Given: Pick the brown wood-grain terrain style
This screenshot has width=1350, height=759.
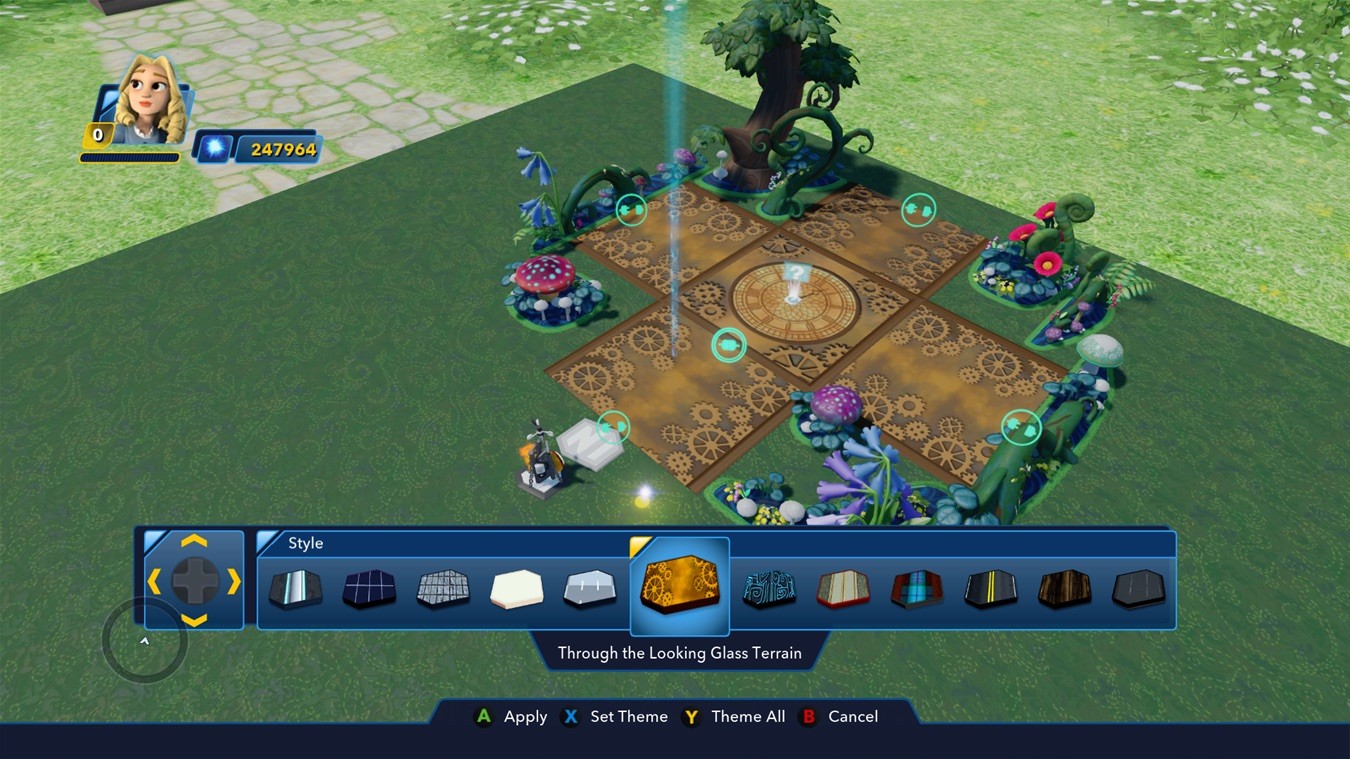Looking at the screenshot, I should (x=1064, y=589).
